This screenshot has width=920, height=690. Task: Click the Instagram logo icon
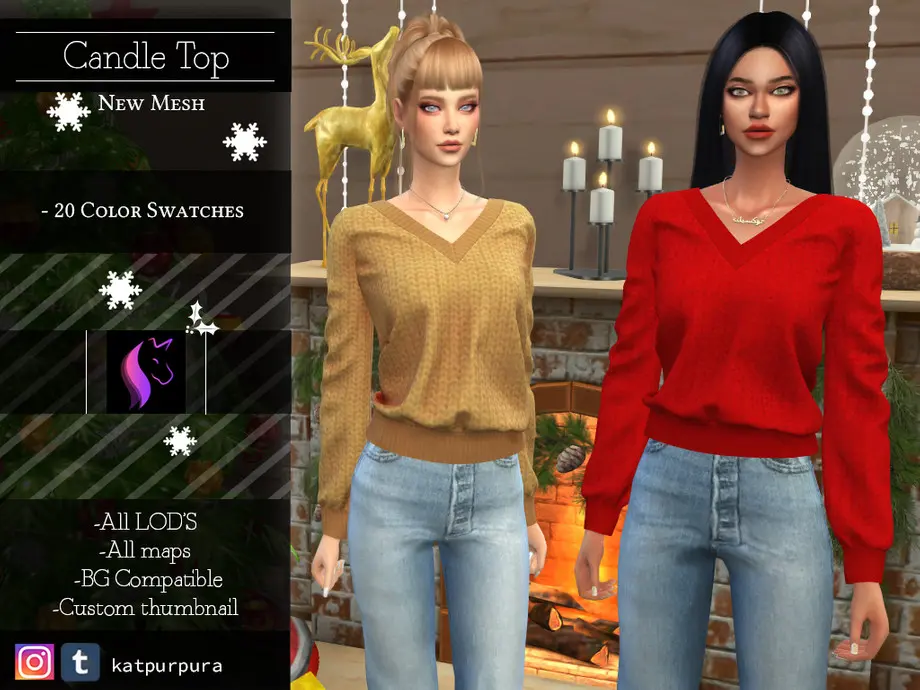pos(34,662)
